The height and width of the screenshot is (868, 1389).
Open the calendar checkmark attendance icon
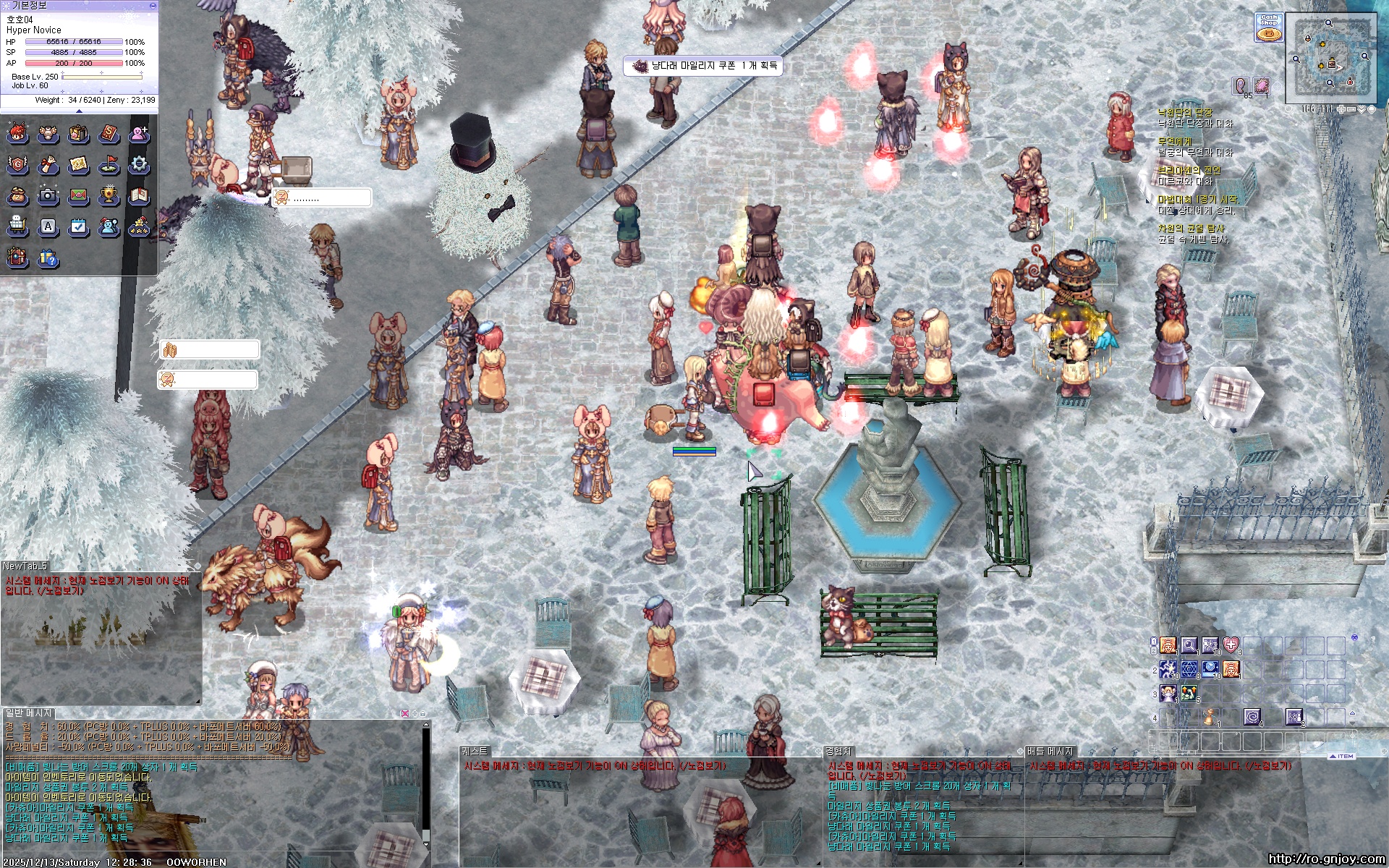(78, 227)
